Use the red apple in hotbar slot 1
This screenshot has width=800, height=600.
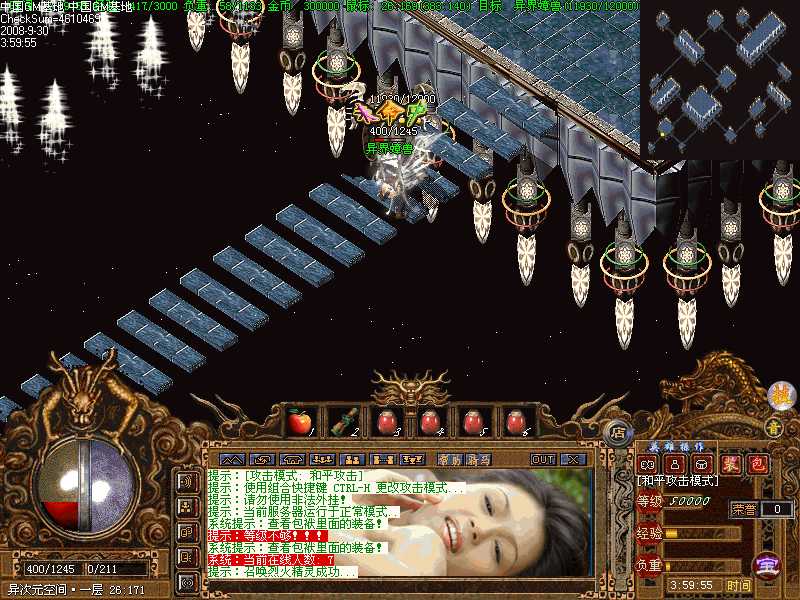pyautogui.click(x=299, y=422)
